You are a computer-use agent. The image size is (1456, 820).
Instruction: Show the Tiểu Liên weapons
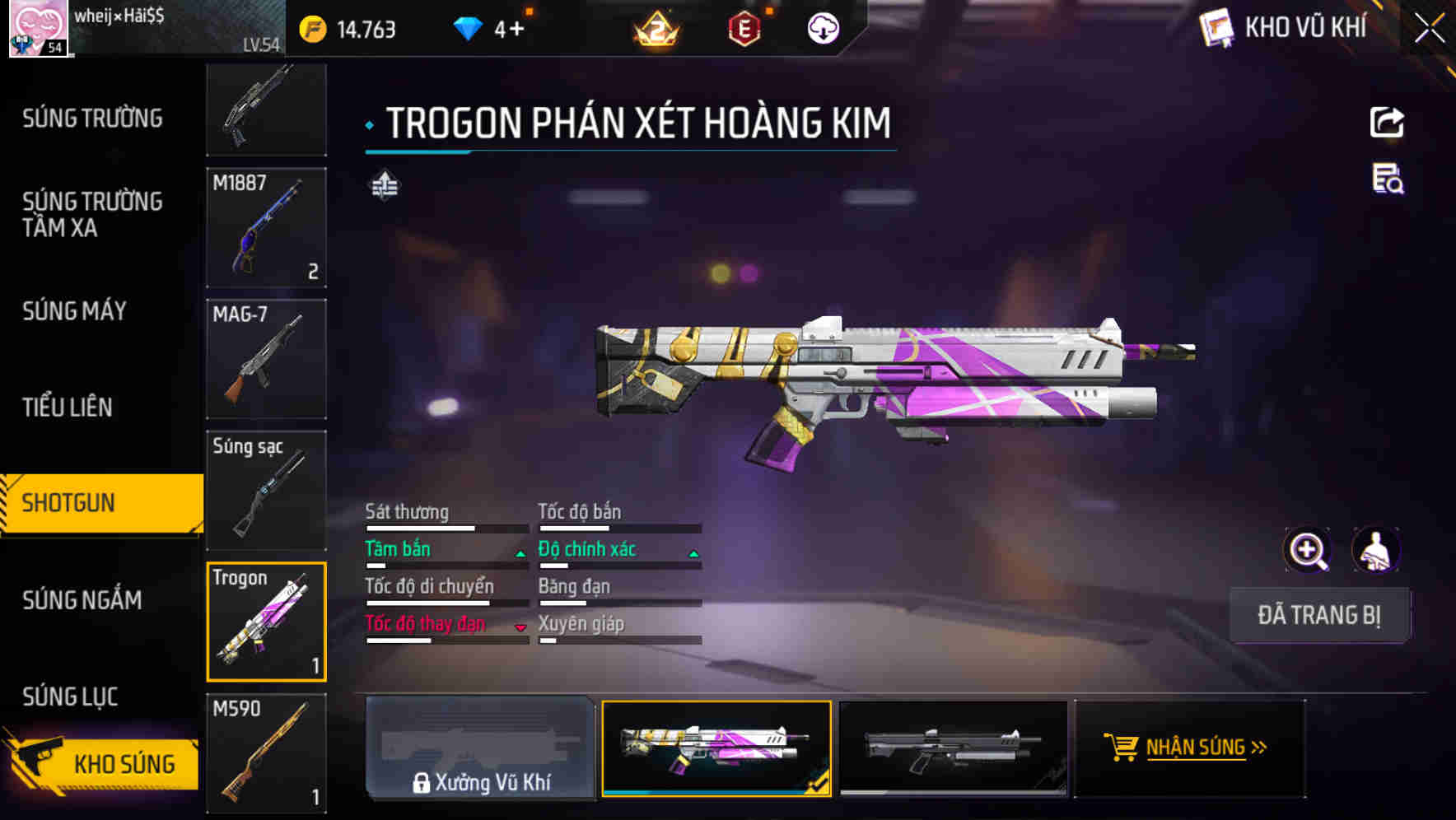click(x=68, y=407)
